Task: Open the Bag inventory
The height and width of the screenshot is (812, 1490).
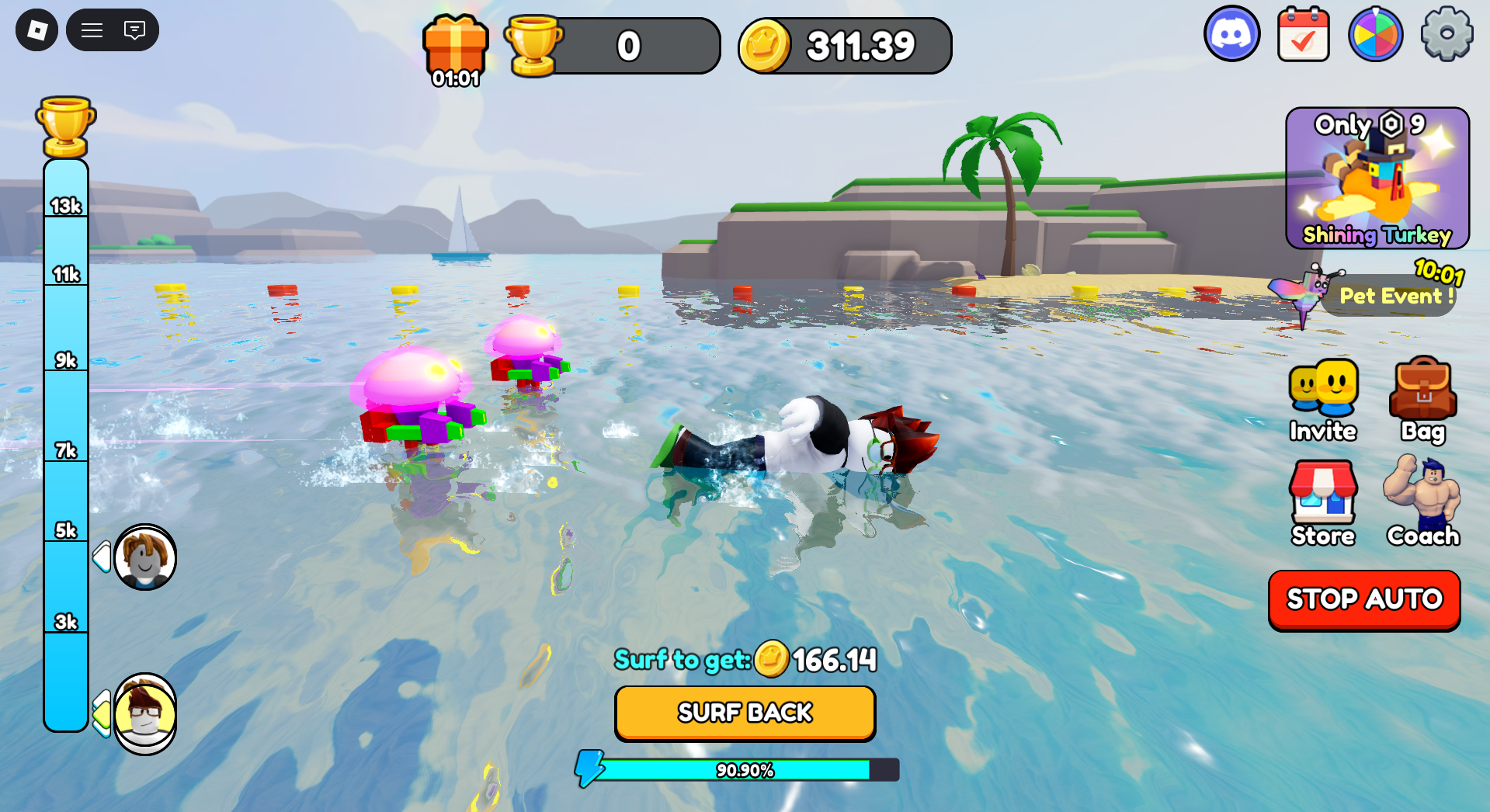Action: point(1422,399)
